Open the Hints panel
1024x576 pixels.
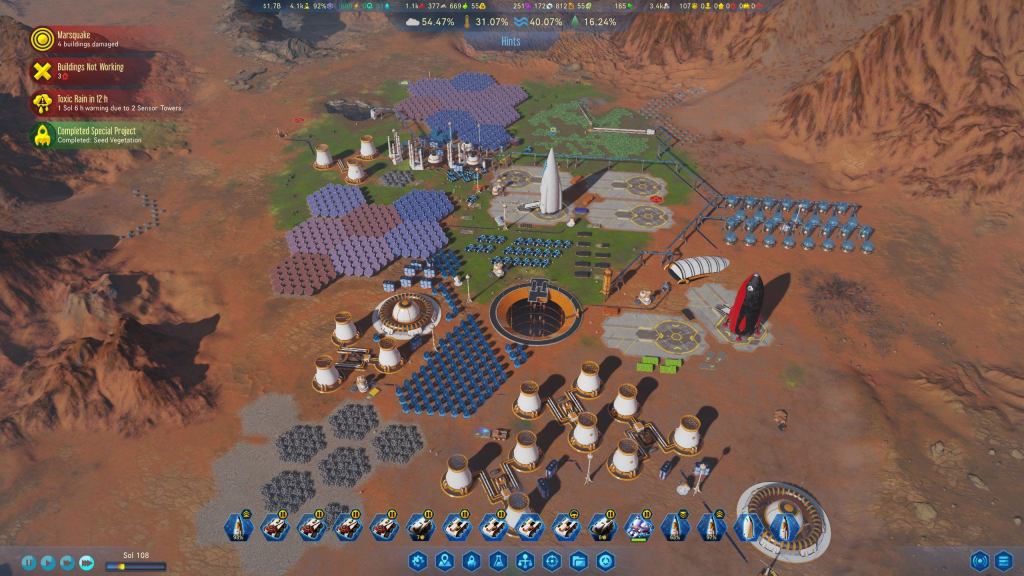511,42
